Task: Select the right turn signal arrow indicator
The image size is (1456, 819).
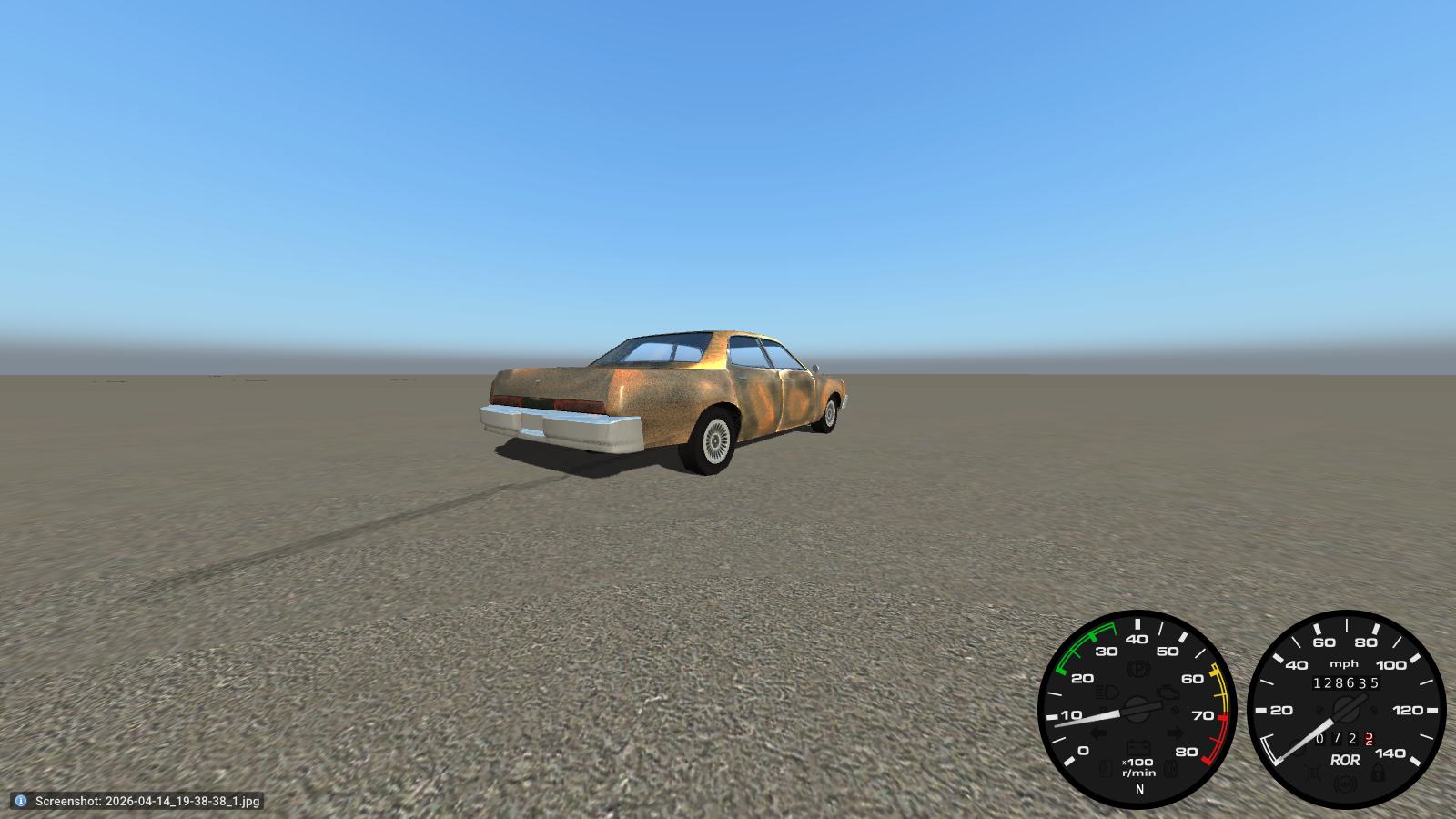Action: pos(1177,733)
